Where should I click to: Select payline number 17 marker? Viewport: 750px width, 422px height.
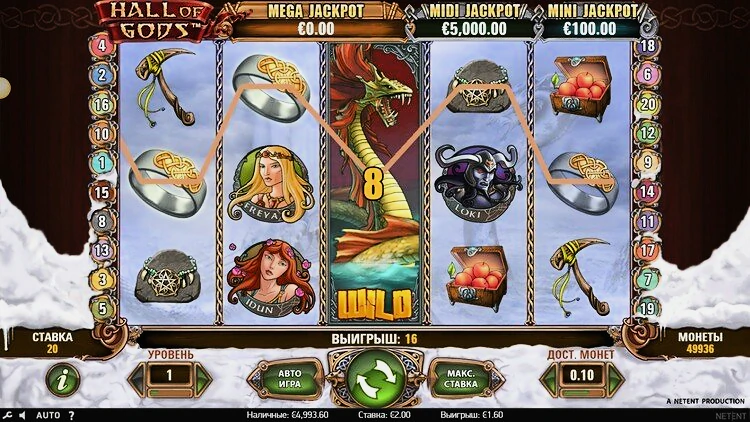pos(648,250)
